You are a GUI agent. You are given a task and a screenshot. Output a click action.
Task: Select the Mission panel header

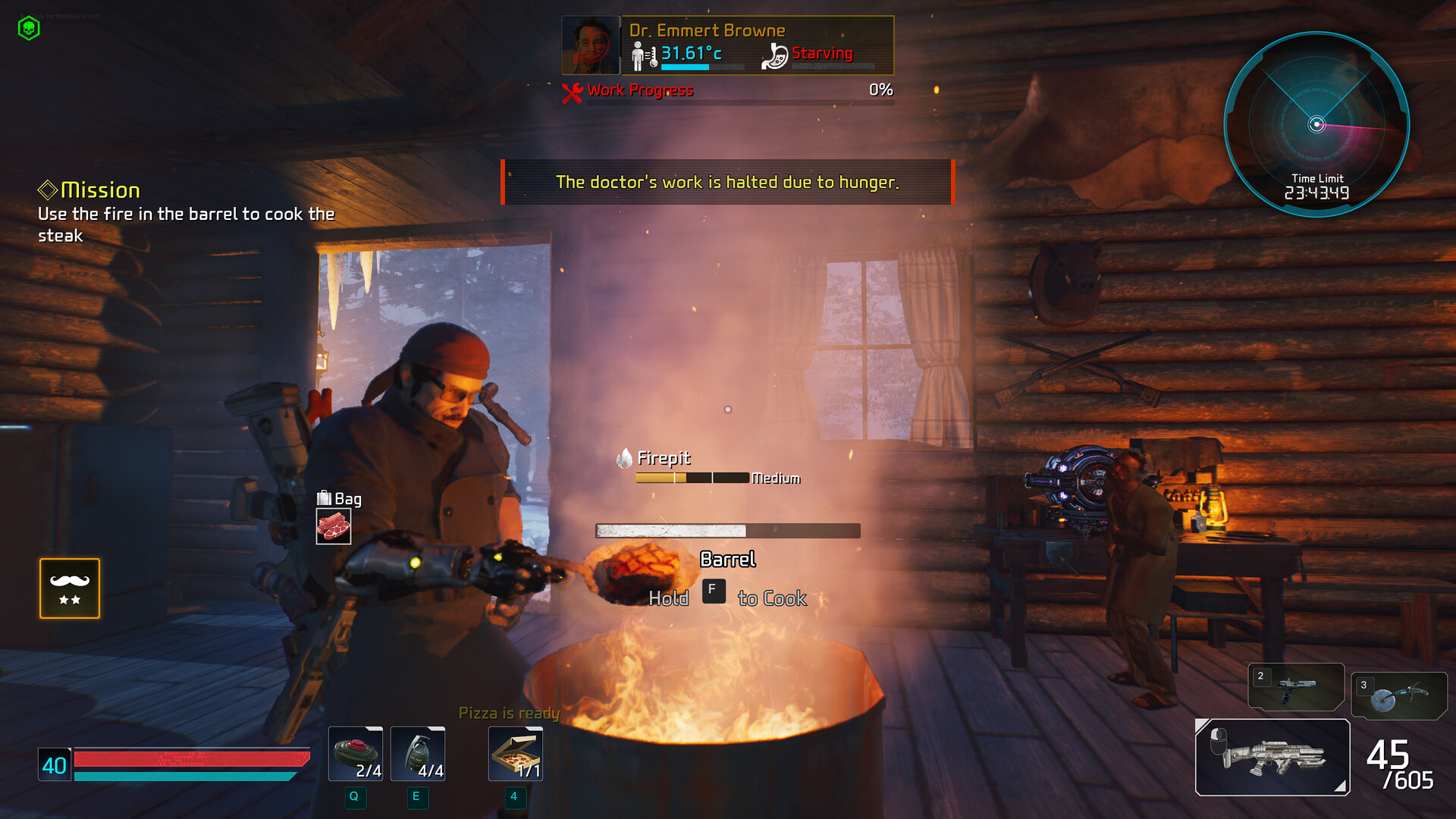point(89,190)
